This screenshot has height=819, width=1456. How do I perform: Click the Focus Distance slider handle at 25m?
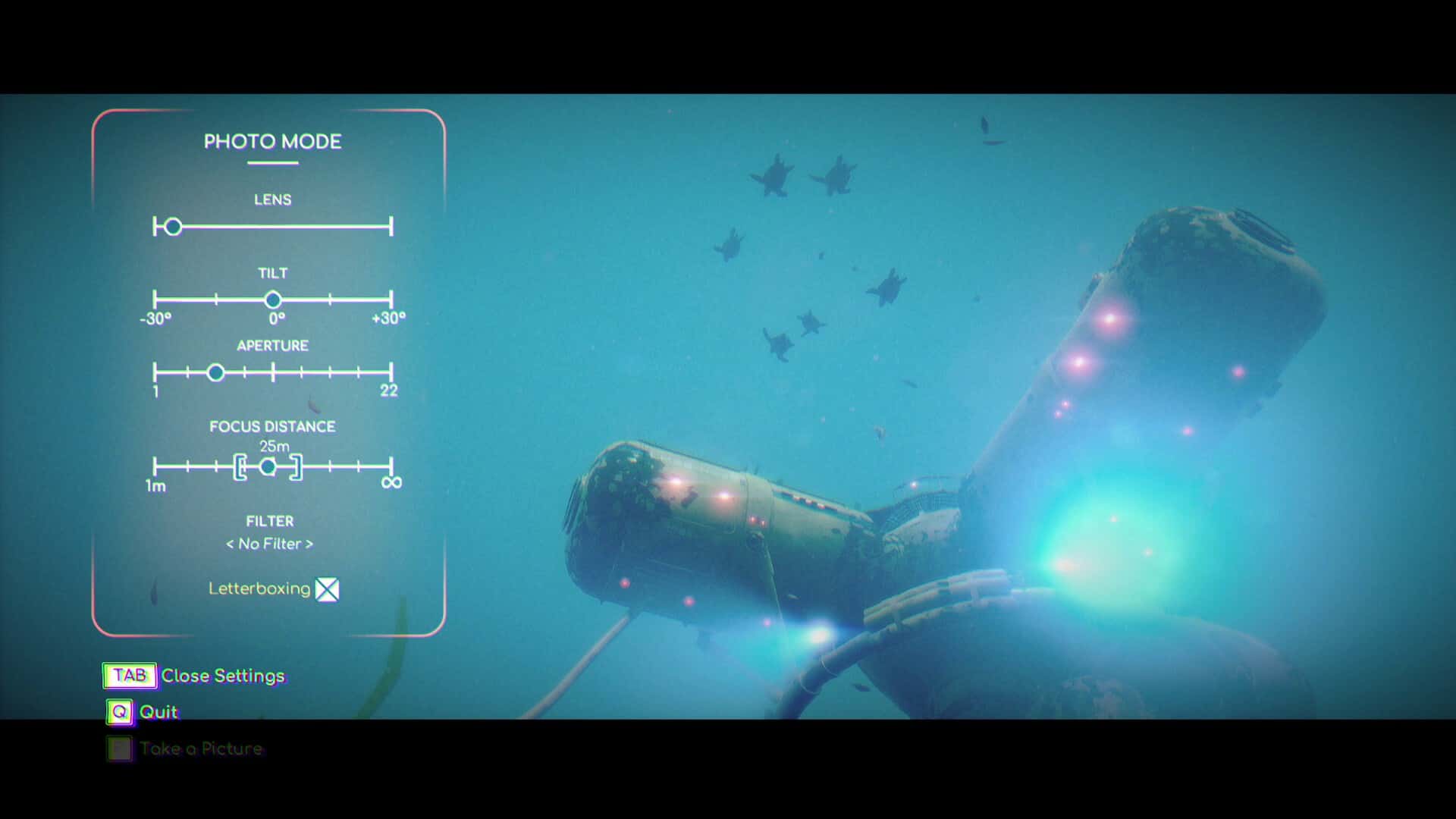(269, 468)
